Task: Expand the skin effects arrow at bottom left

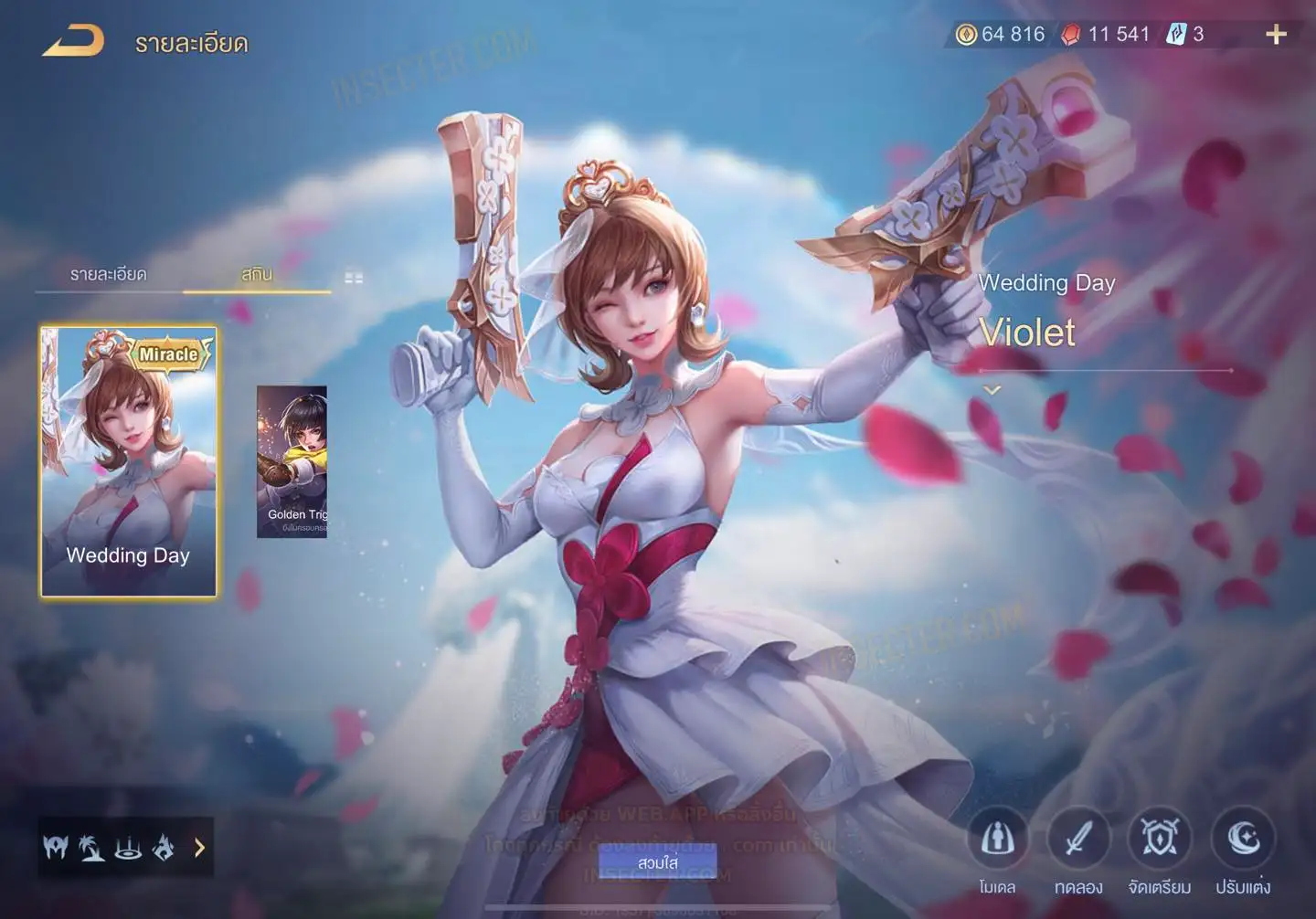Action: [199, 848]
